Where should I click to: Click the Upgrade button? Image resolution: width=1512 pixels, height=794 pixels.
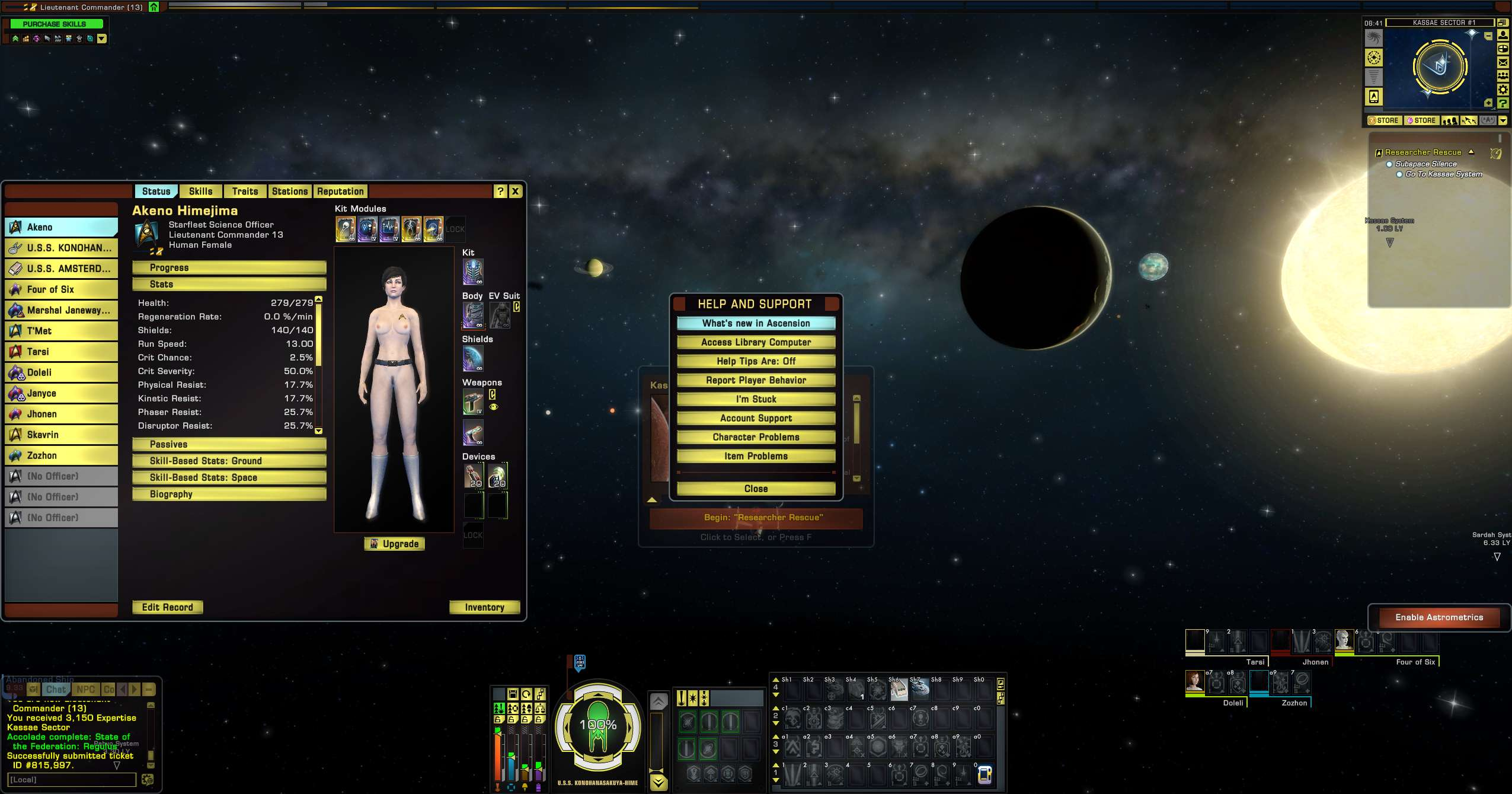coord(395,544)
